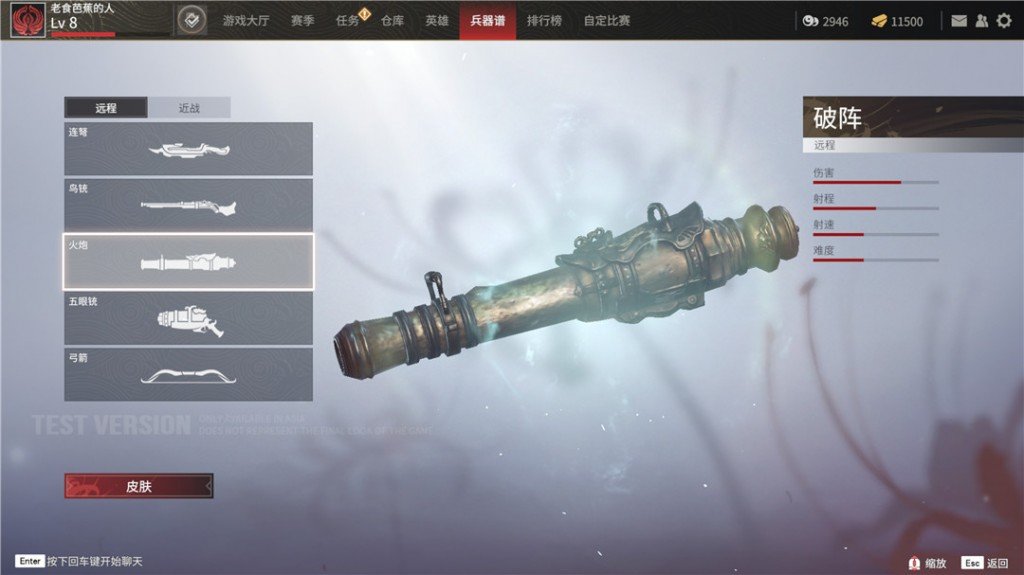
Task: Open the 皮肤 skins button
Action: click(x=139, y=486)
